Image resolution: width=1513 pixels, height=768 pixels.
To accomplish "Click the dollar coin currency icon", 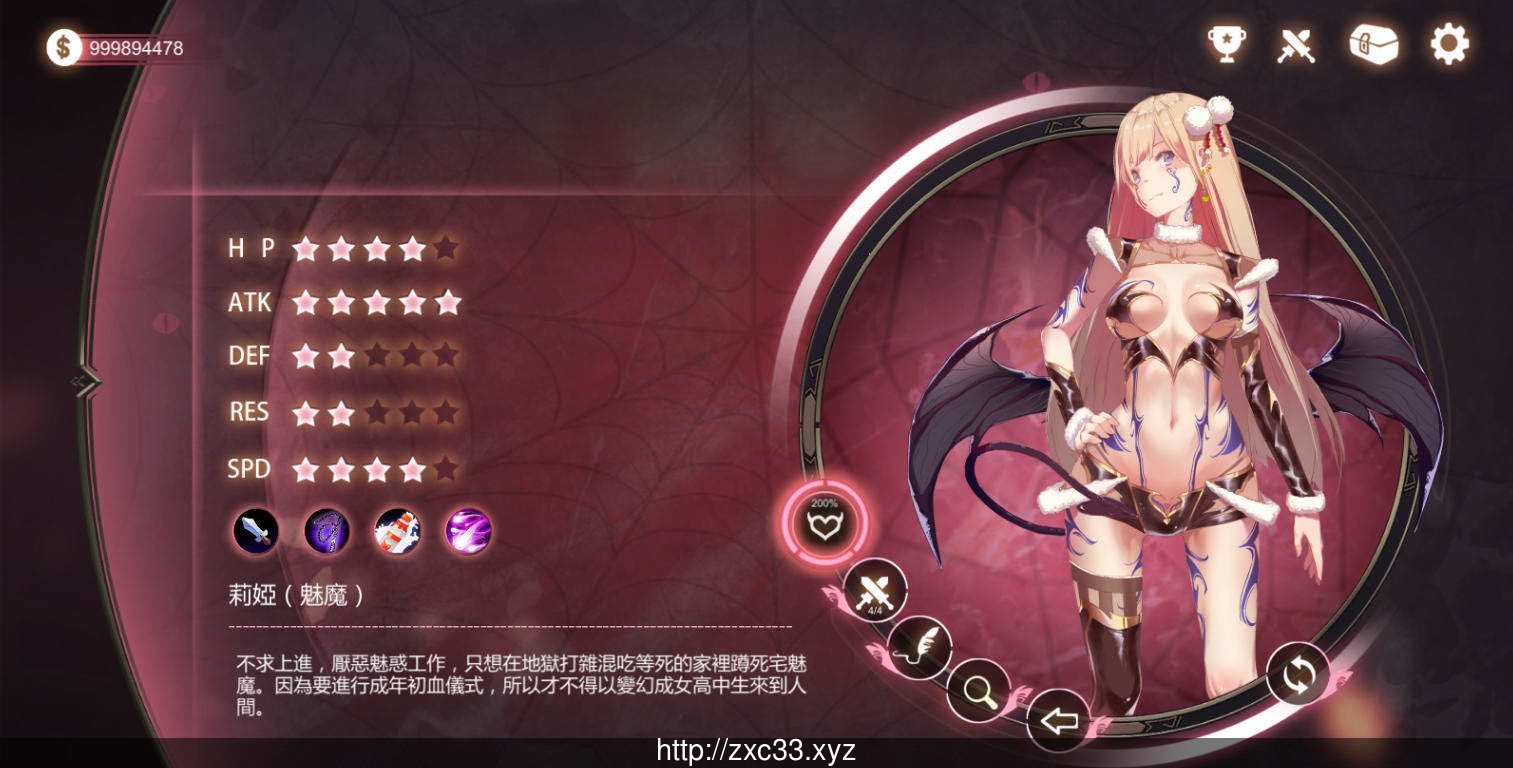I will pyautogui.click(x=64, y=47).
